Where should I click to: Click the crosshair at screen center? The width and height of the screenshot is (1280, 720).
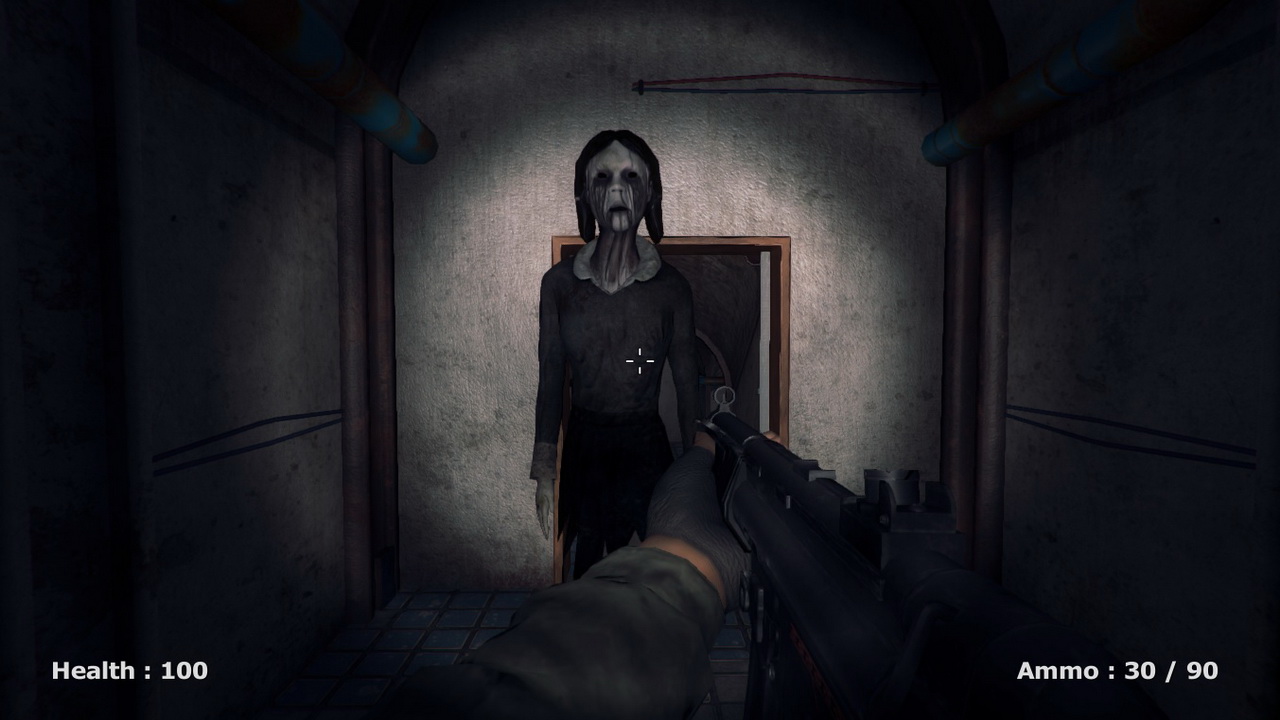click(638, 362)
